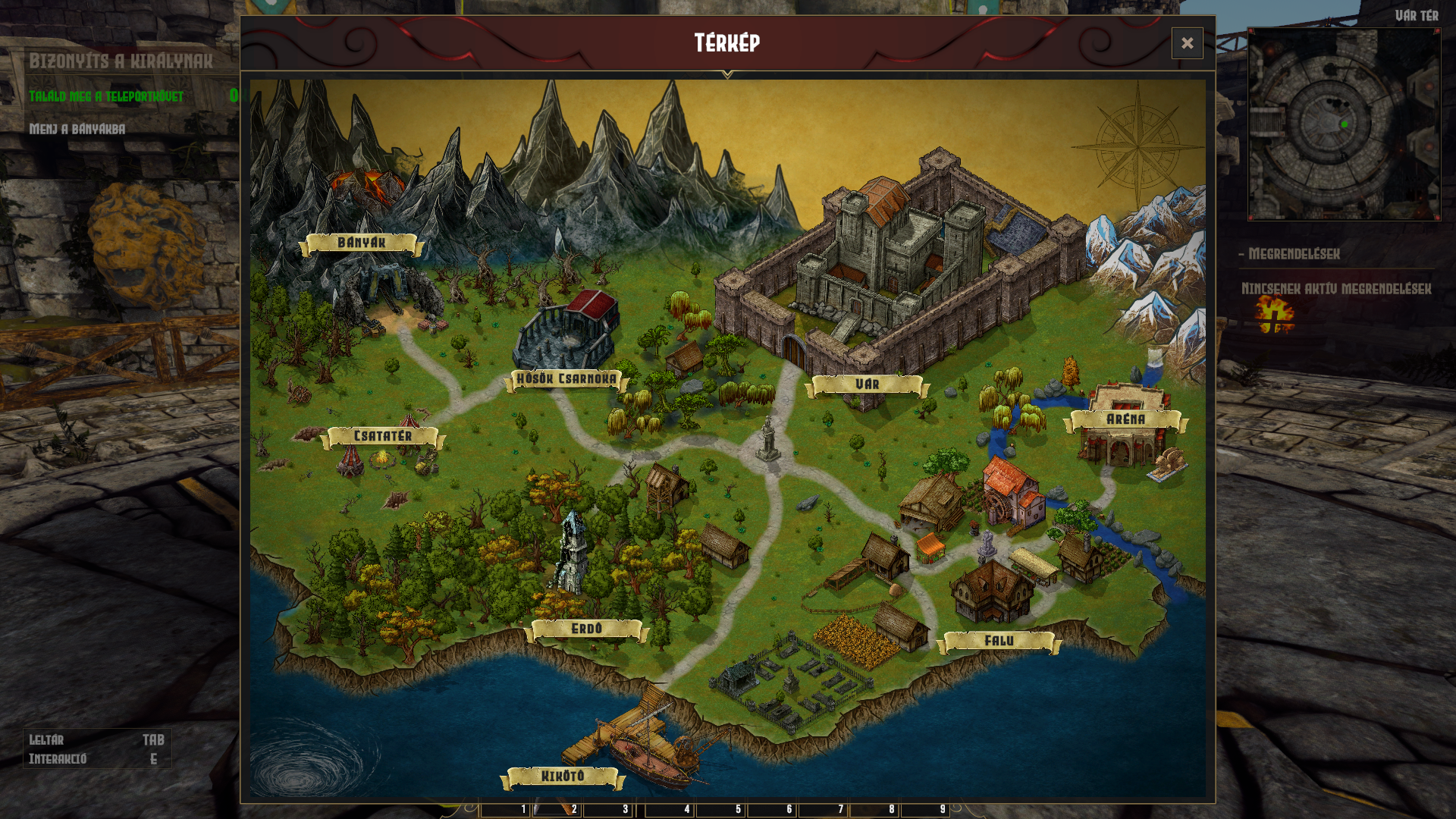The height and width of the screenshot is (819, 1456).
Task: Travel to the Falu village
Action: 999,641
